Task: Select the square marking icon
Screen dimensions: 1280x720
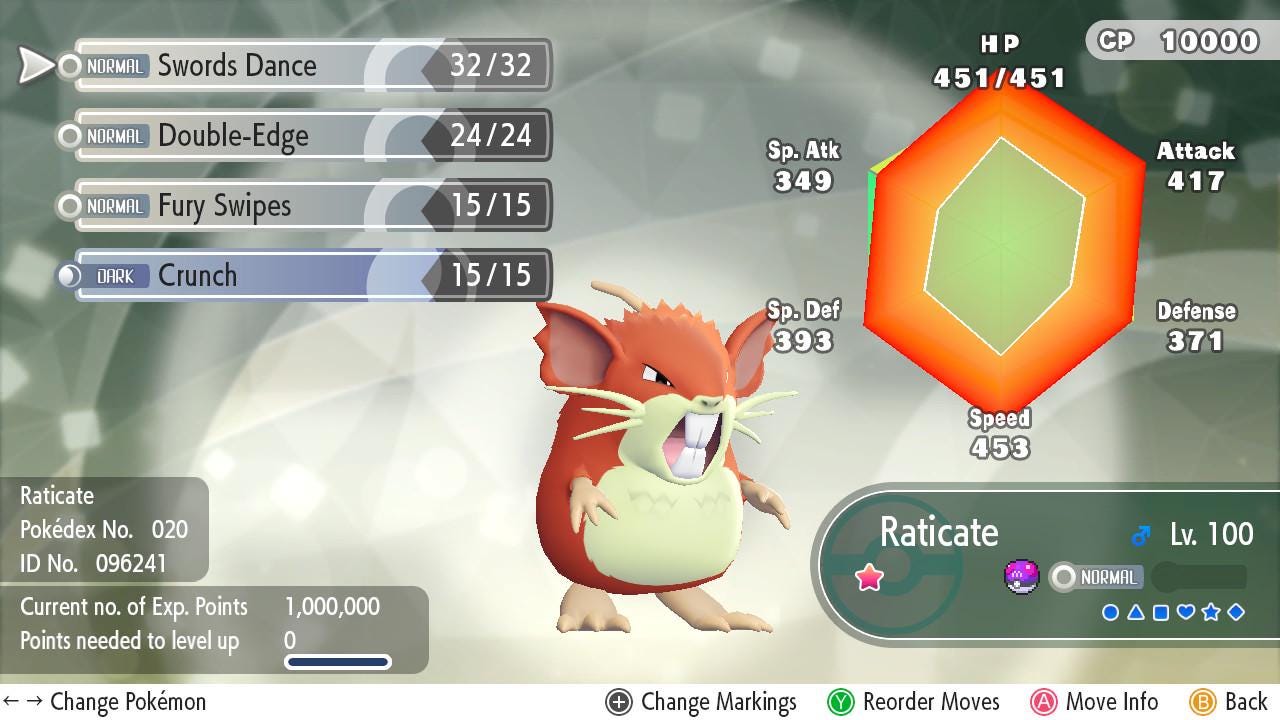Action: click(x=1161, y=612)
